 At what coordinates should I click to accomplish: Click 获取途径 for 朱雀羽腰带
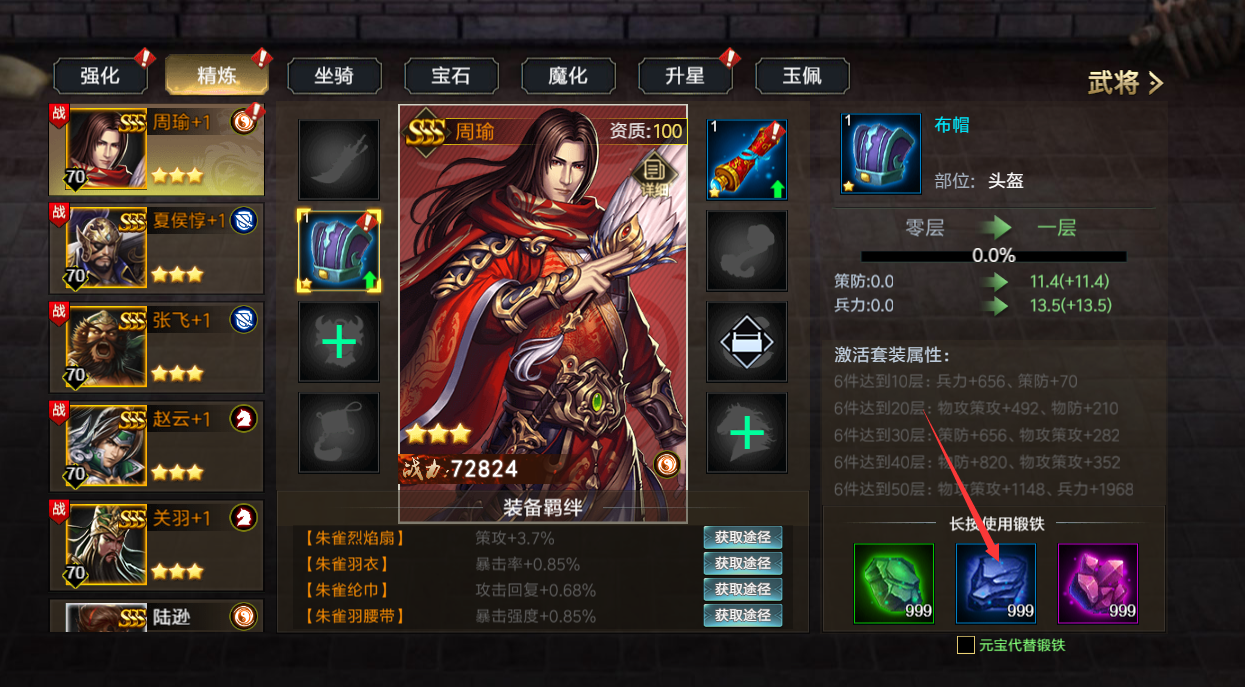tap(742, 616)
